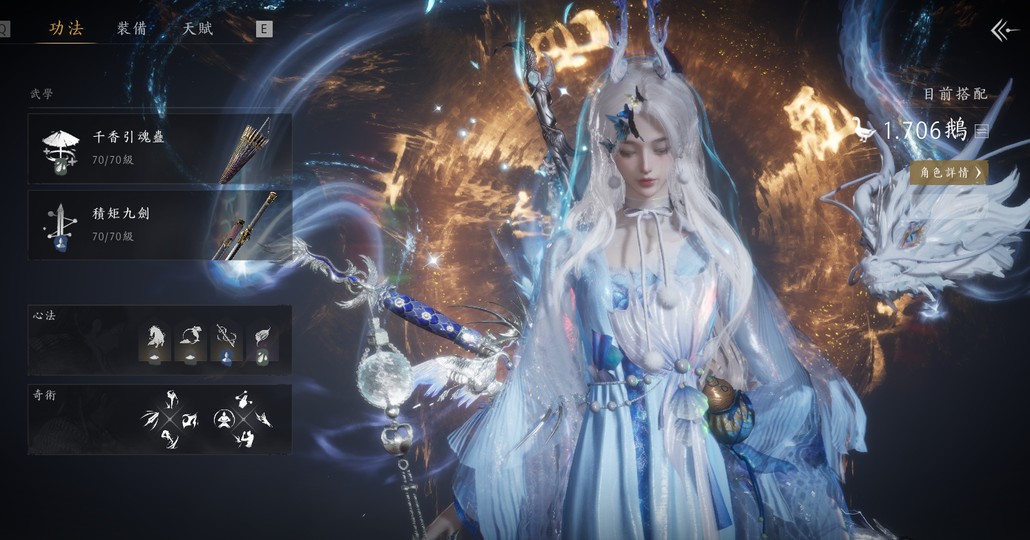1030x540 pixels.
Task: Open 角色詳情 character details
Action: [x=949, y=173]
